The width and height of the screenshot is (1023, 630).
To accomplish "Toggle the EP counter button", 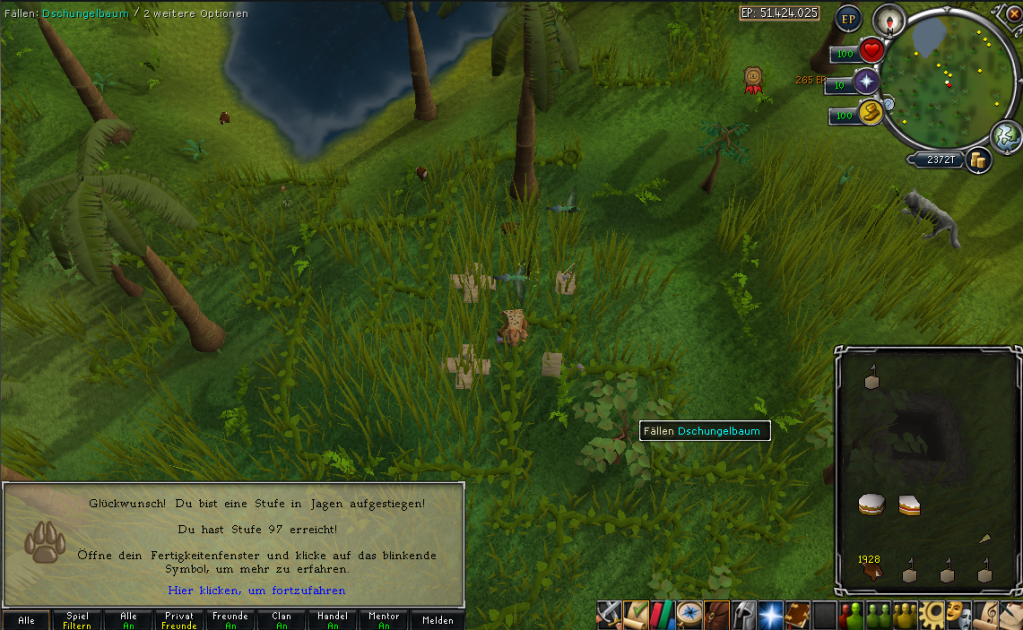I will (x=849, y=18).
